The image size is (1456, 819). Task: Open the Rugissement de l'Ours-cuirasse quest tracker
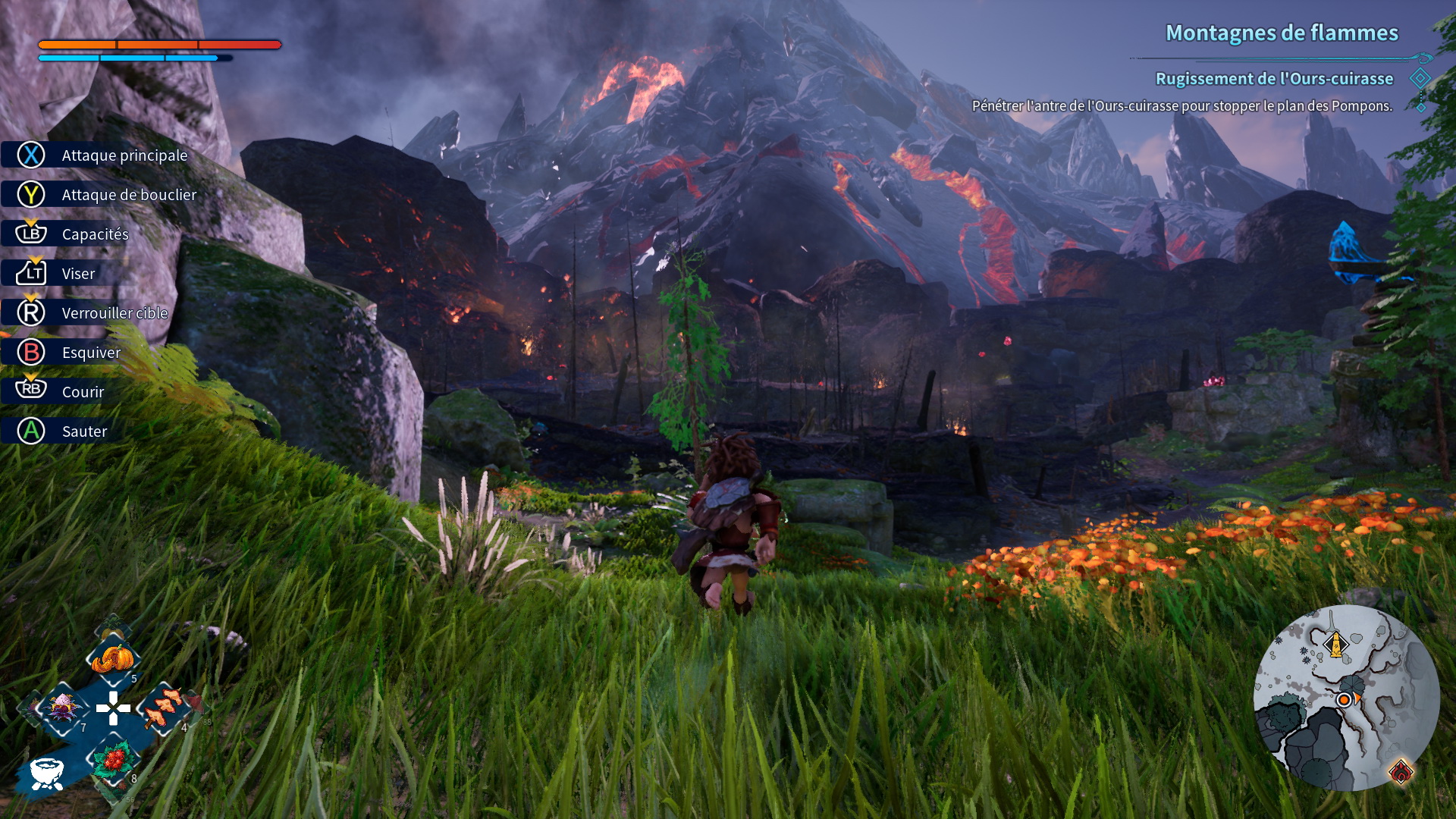pos(1274,79)
